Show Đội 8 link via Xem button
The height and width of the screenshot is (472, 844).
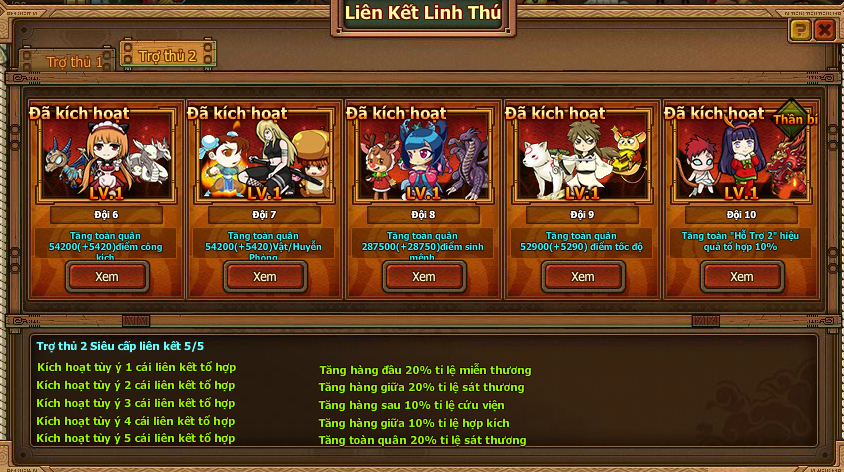pos(424,276)
